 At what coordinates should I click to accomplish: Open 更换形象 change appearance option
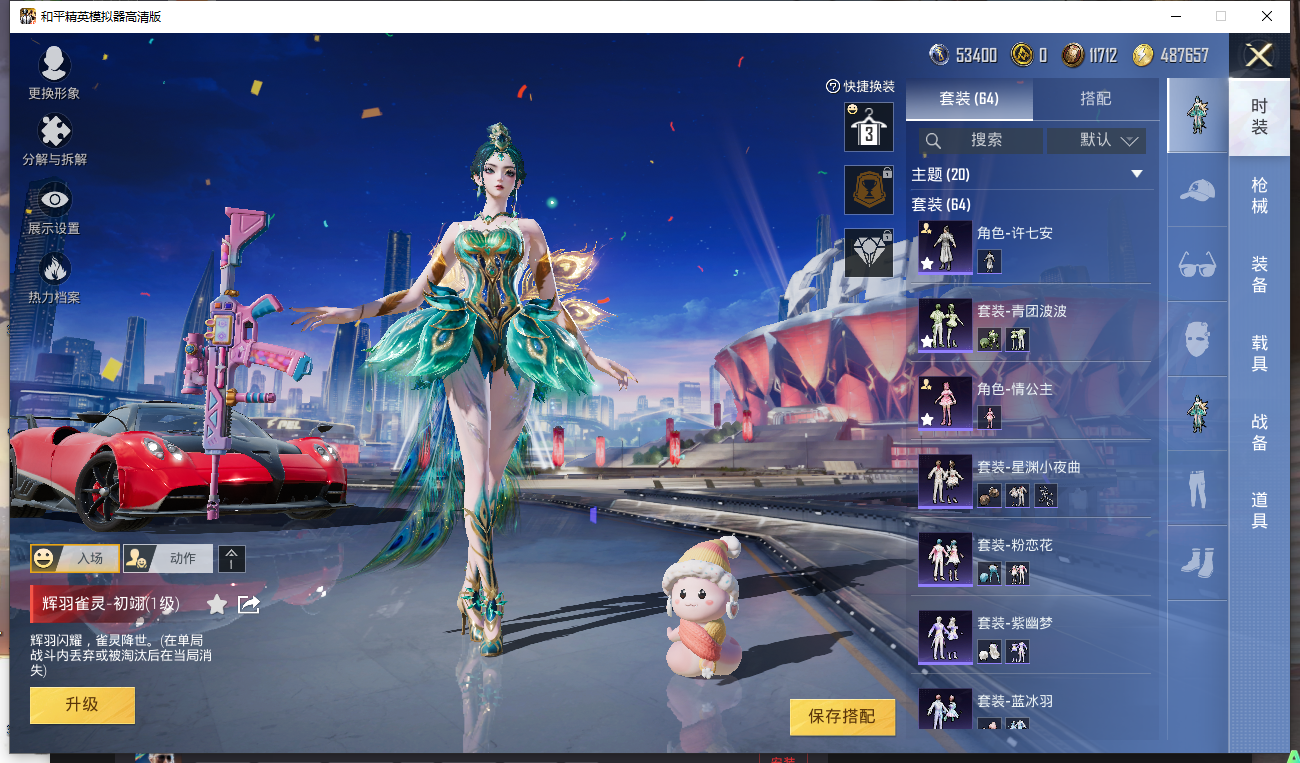(x=54, y=70)
